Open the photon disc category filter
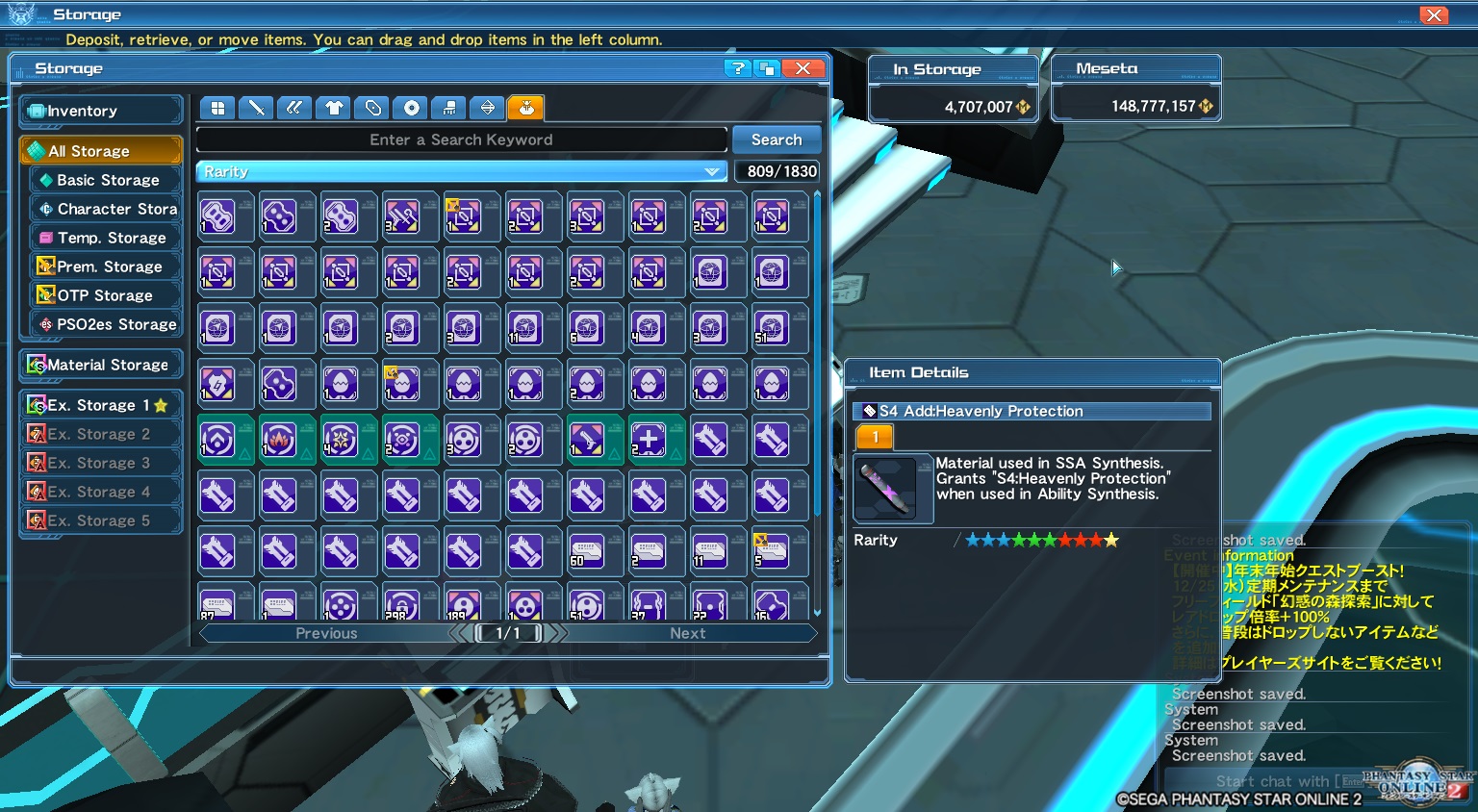The width and height of the screenshot is (1478, 812). tap(410, 108)
